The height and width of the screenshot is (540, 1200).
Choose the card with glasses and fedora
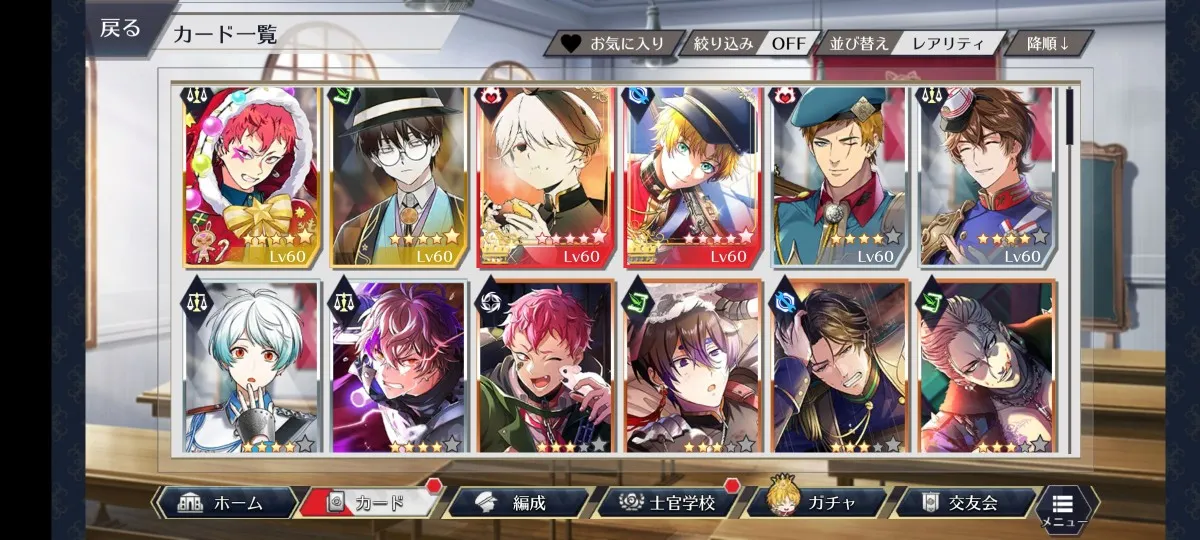point(398,177)
